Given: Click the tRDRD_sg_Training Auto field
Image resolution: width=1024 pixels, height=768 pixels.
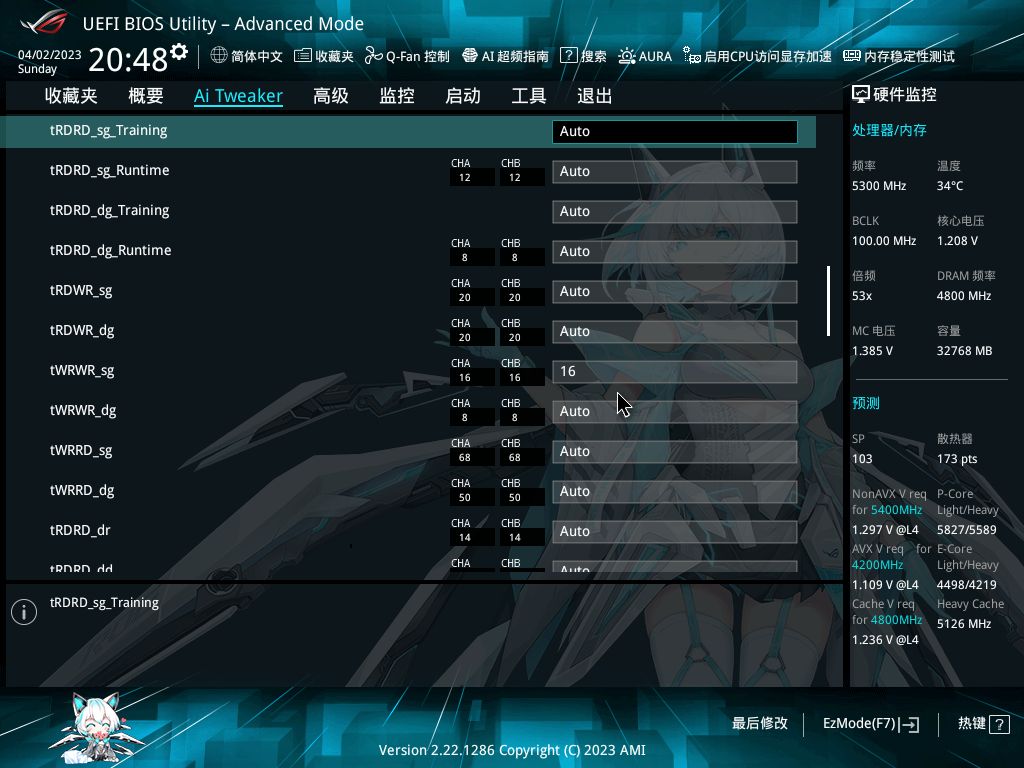Looking at the screenshot, I should (674, 131).
